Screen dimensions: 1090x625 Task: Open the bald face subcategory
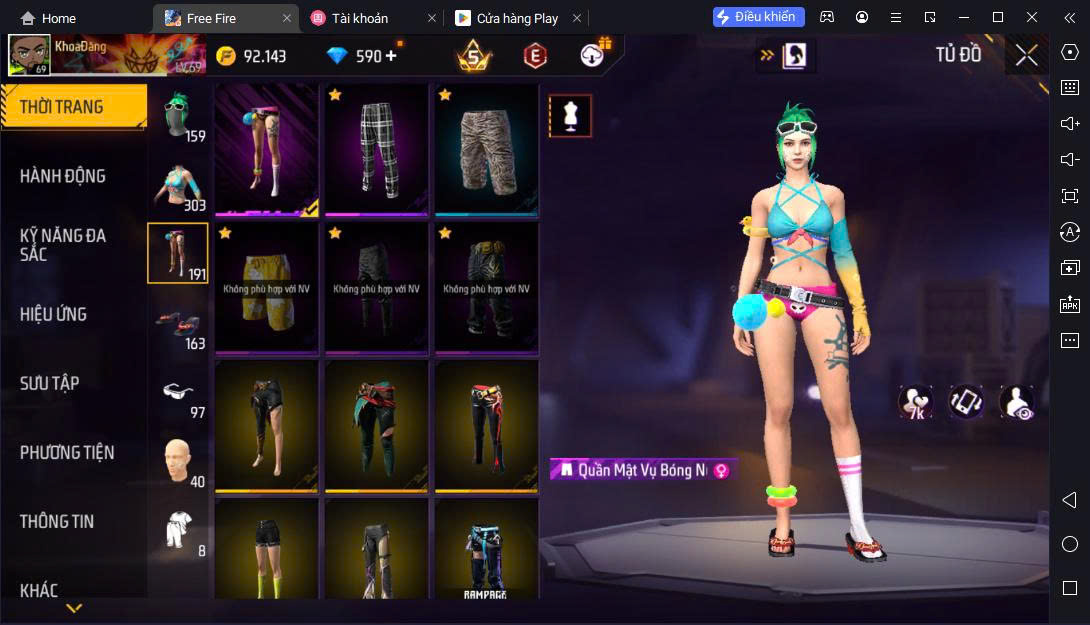coord(178,461)
